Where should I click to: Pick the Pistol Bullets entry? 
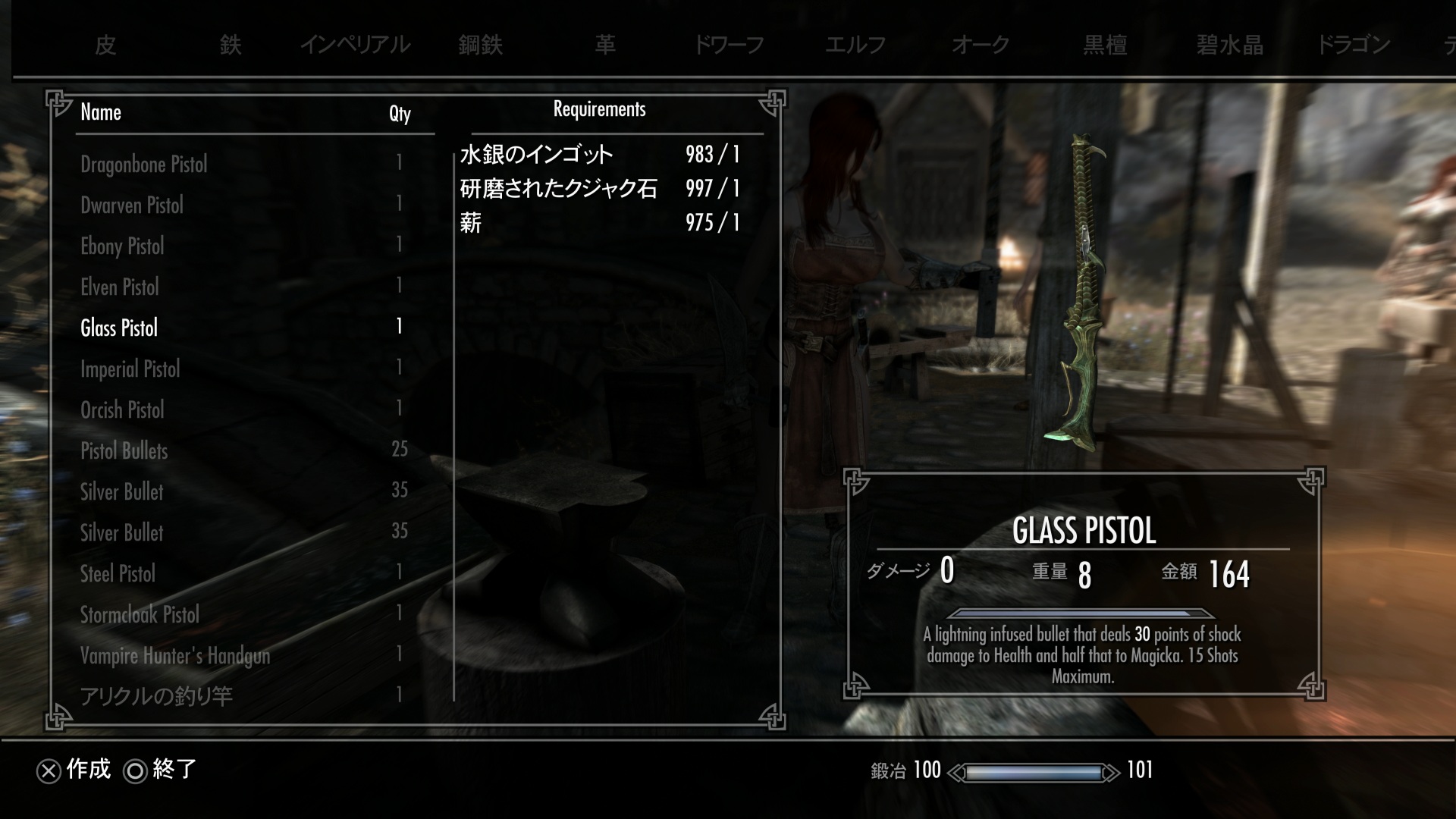pyautogui.click(x=124, y=451)
